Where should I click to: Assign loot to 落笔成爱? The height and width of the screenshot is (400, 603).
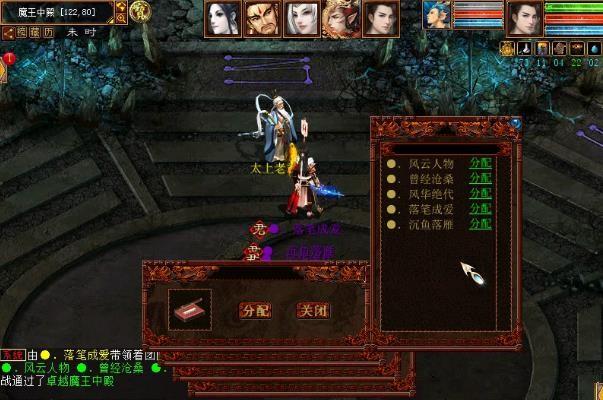[x=480, y=208]
